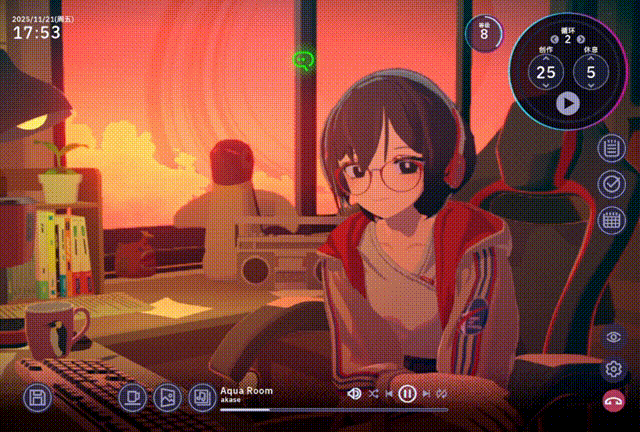Hide the interface with the eye icon
Screen dimensions: 640x432
click(613, 337)
